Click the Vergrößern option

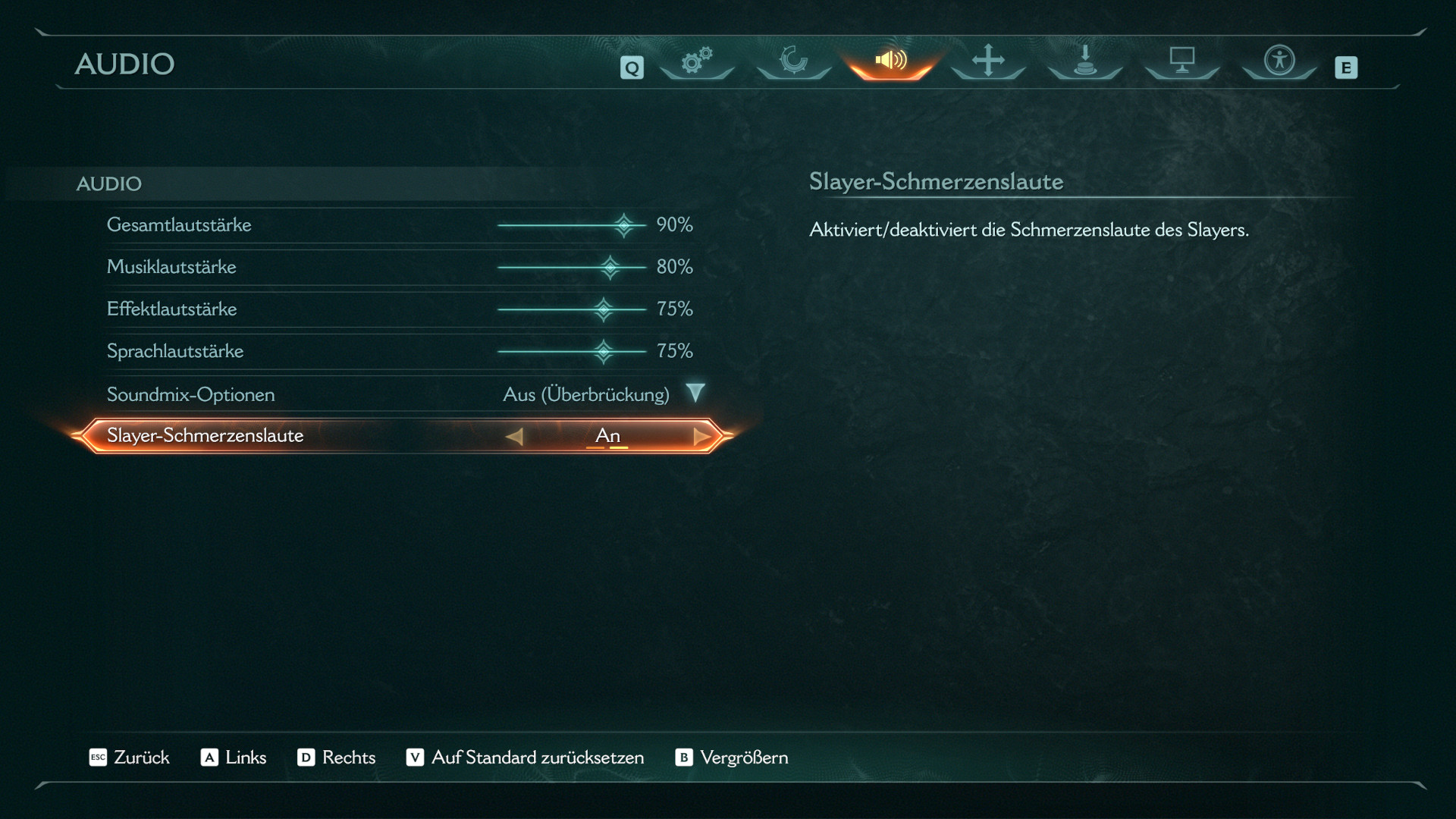(732, 758)
